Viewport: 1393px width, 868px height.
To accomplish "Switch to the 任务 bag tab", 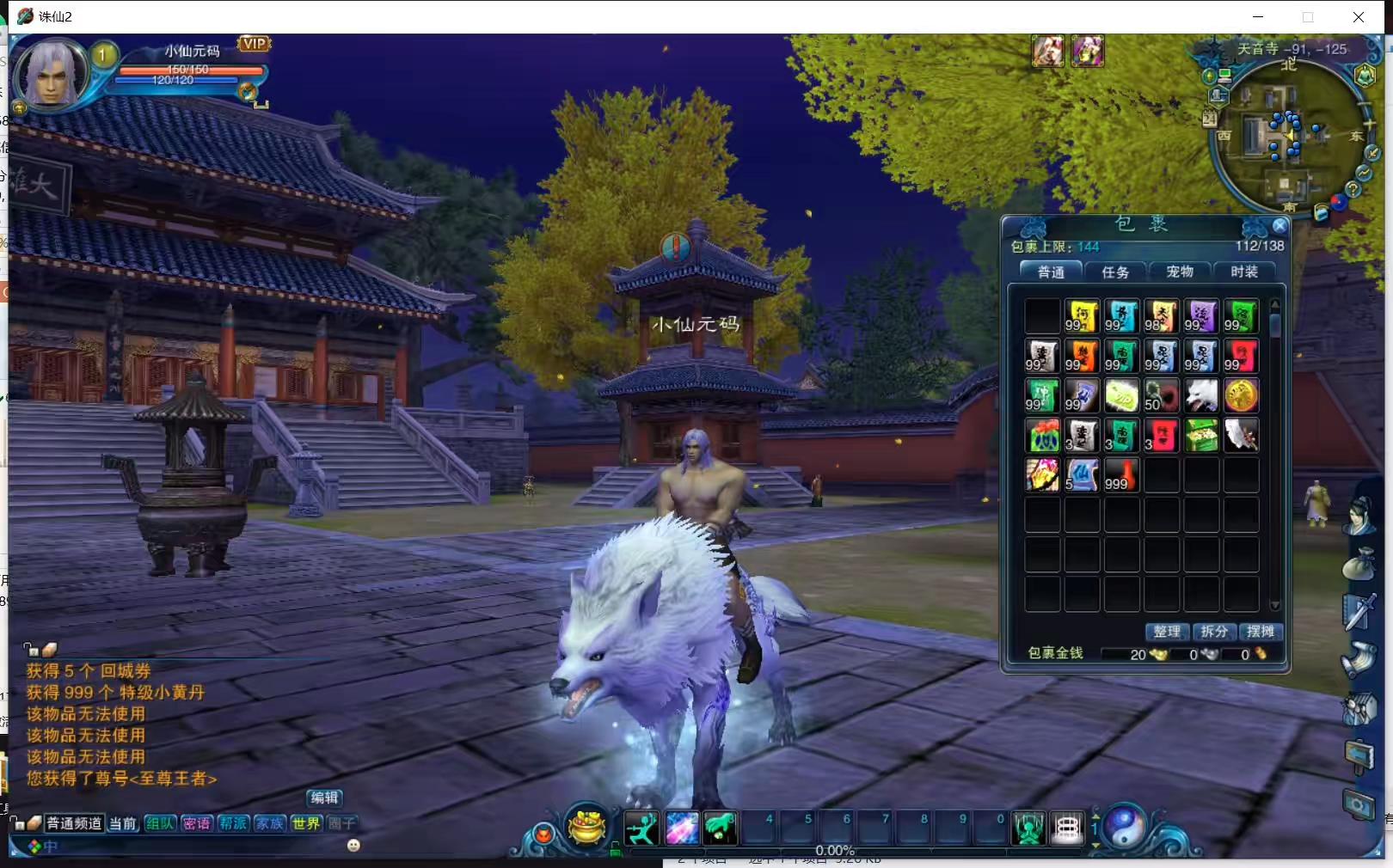I will click(1115, 272).
